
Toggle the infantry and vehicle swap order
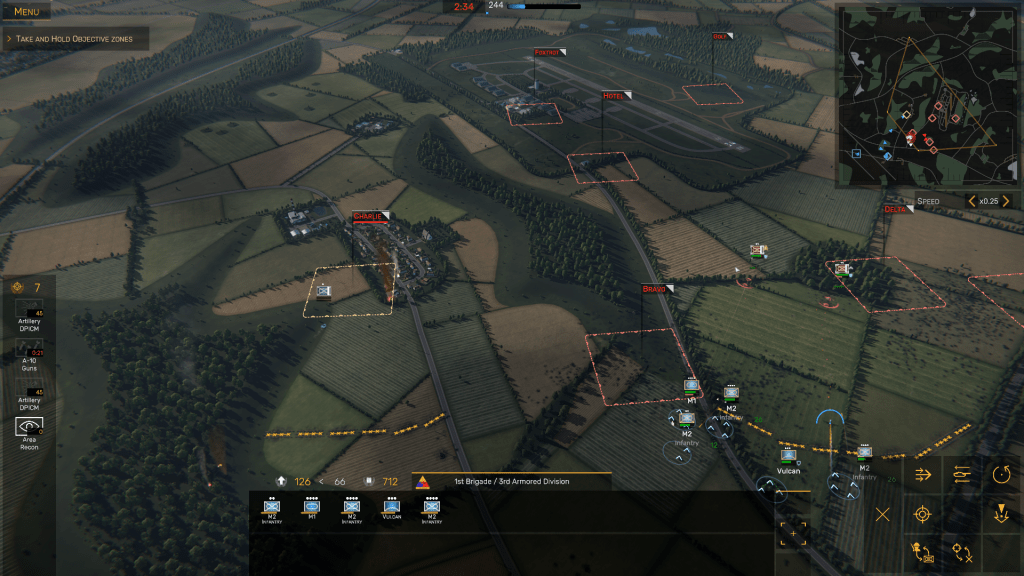coord(923,551)
